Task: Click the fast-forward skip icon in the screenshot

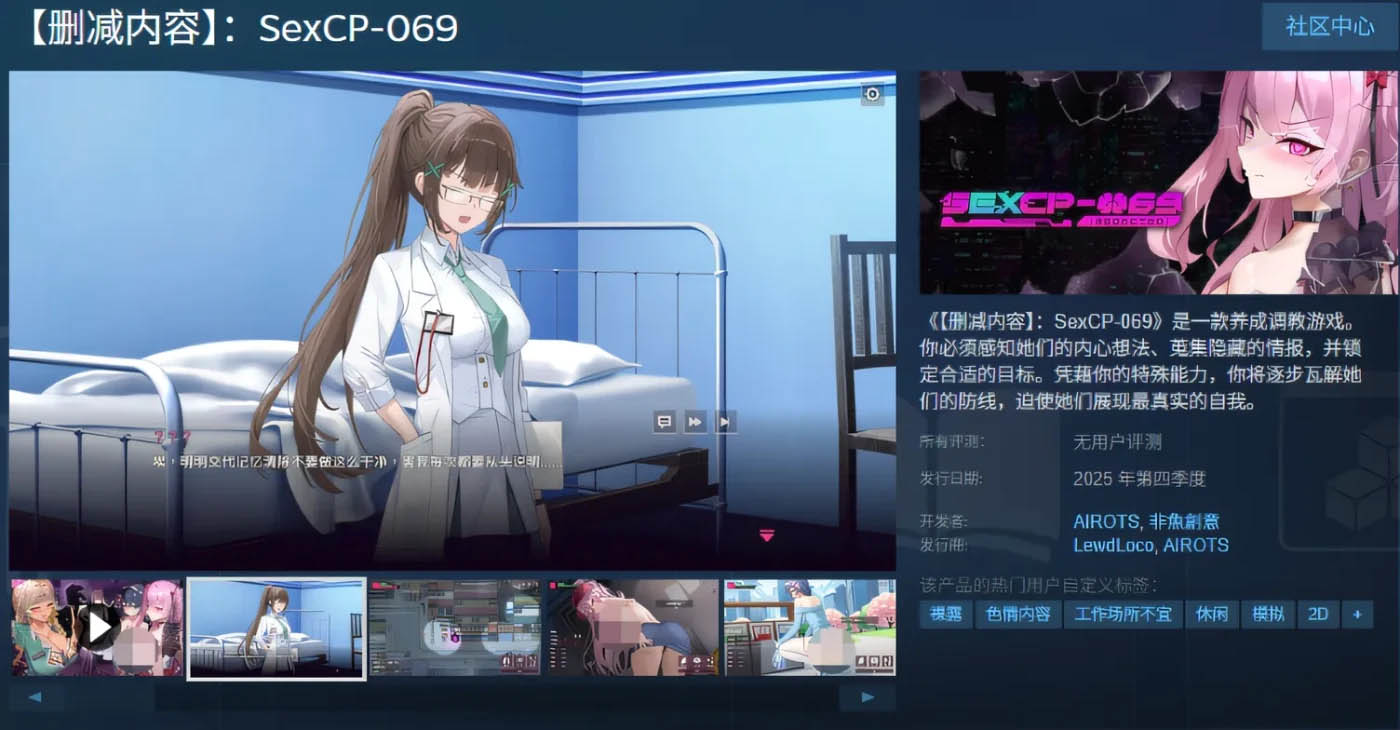Action: click(693, 422)
